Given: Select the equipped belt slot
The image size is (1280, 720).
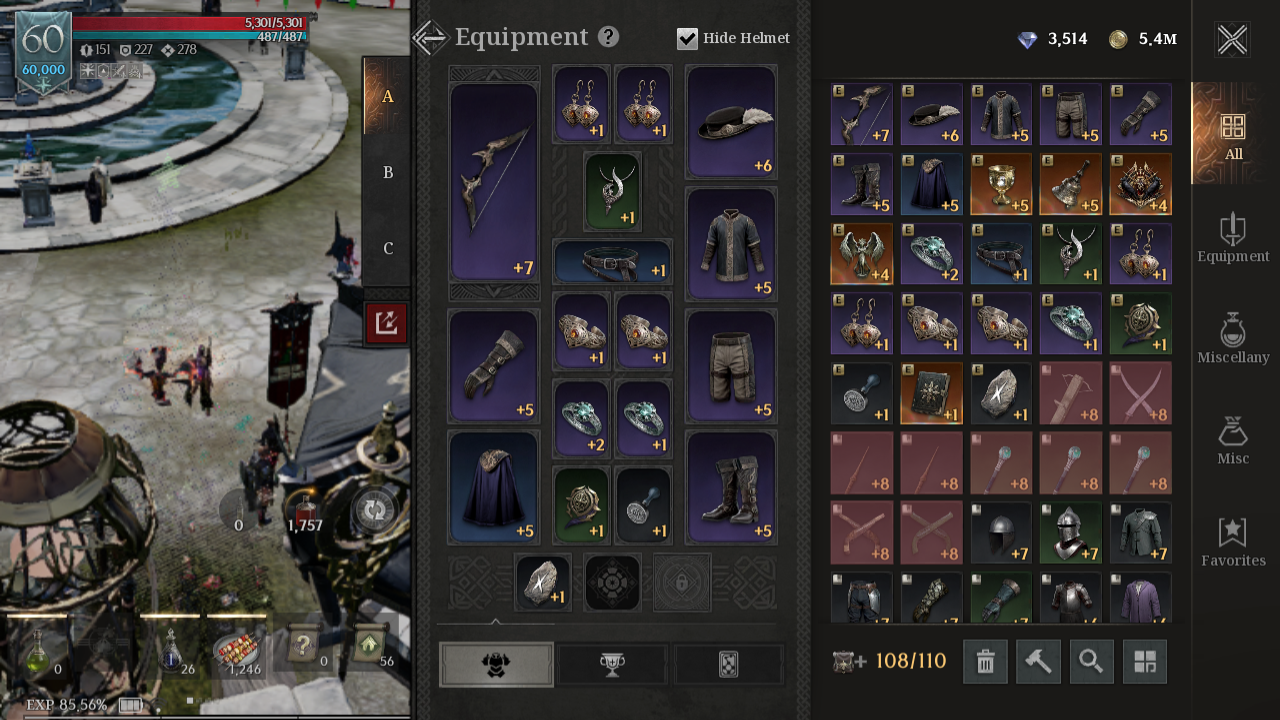Looking at the screenshot, I should (612, 262).
